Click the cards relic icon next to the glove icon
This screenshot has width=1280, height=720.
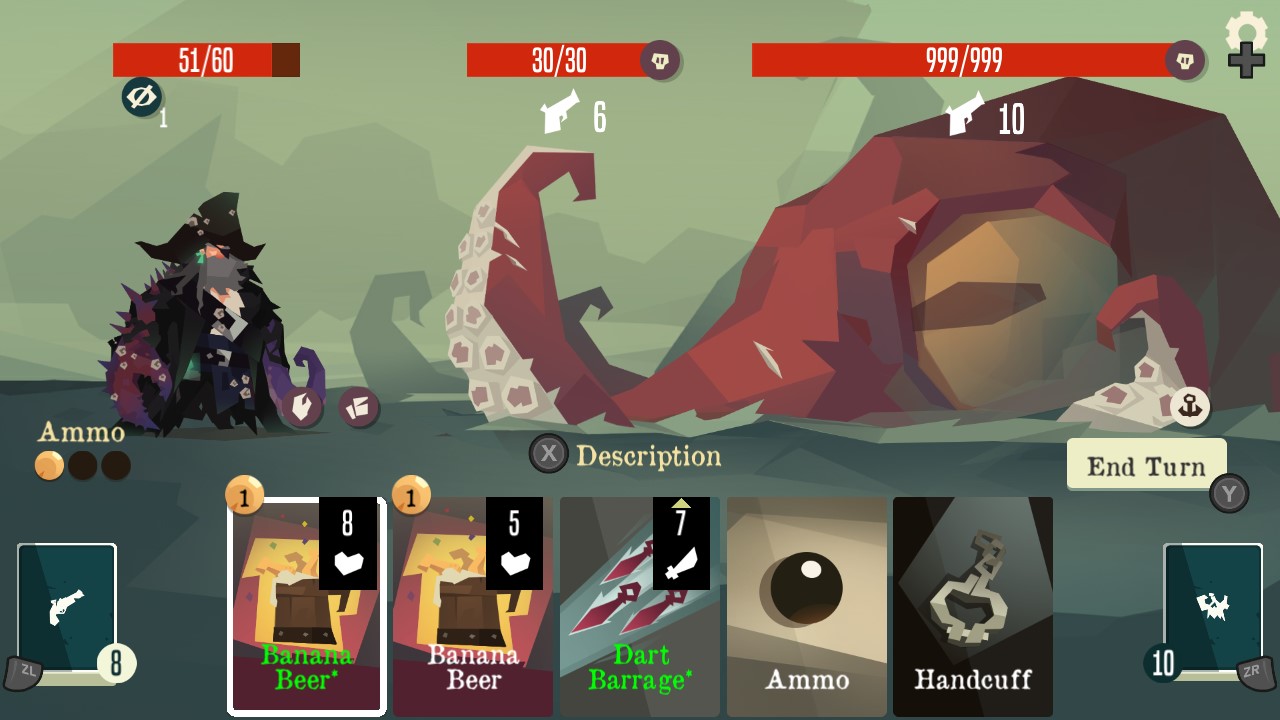[359, 409]
